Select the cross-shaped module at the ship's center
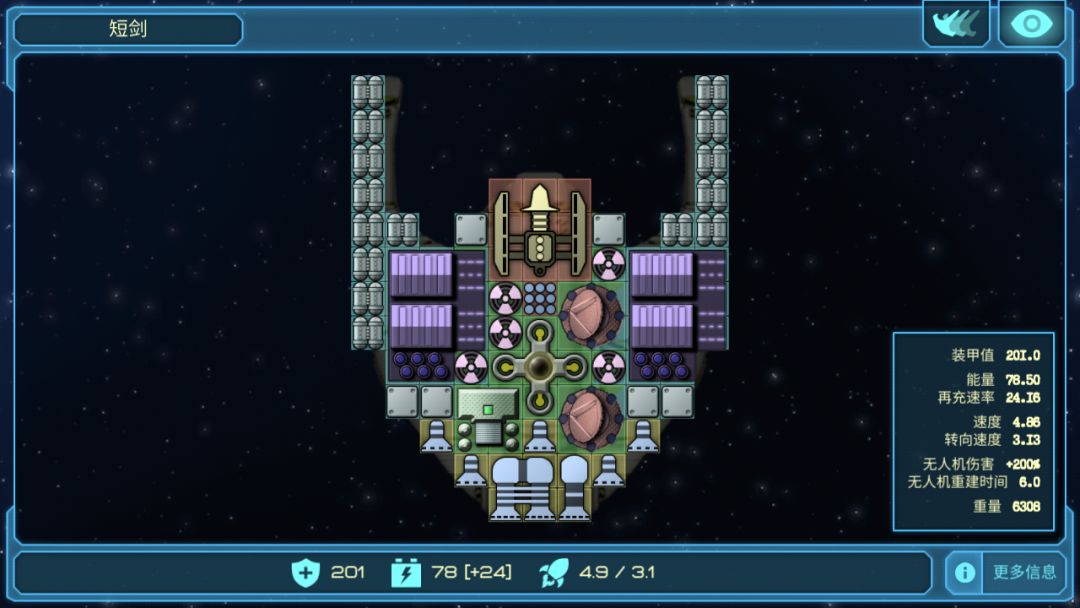This screenshot has height=608, width=1080. (539, 366)
